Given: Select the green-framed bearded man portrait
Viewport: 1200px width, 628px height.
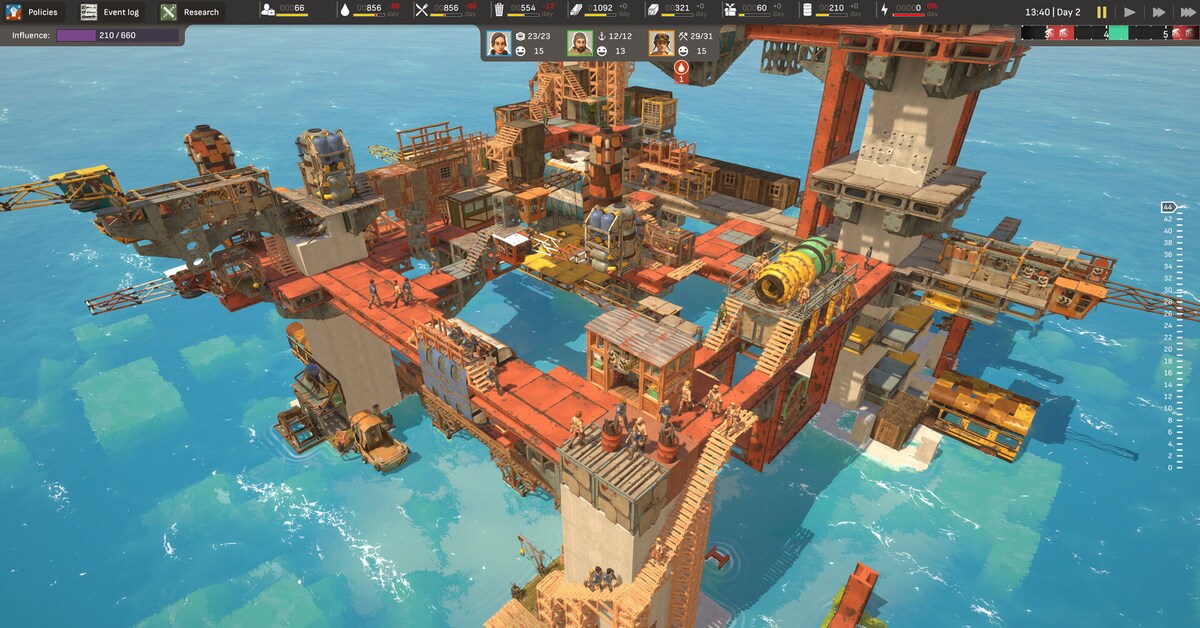Looking at the screenshot, I should coord(580,43).
